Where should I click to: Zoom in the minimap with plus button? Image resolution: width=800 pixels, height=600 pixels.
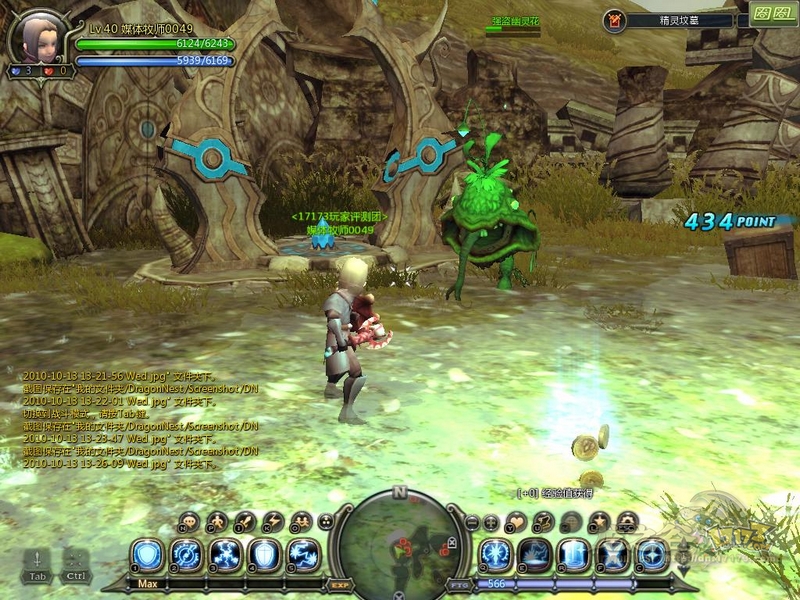click(x=491, y=522)
